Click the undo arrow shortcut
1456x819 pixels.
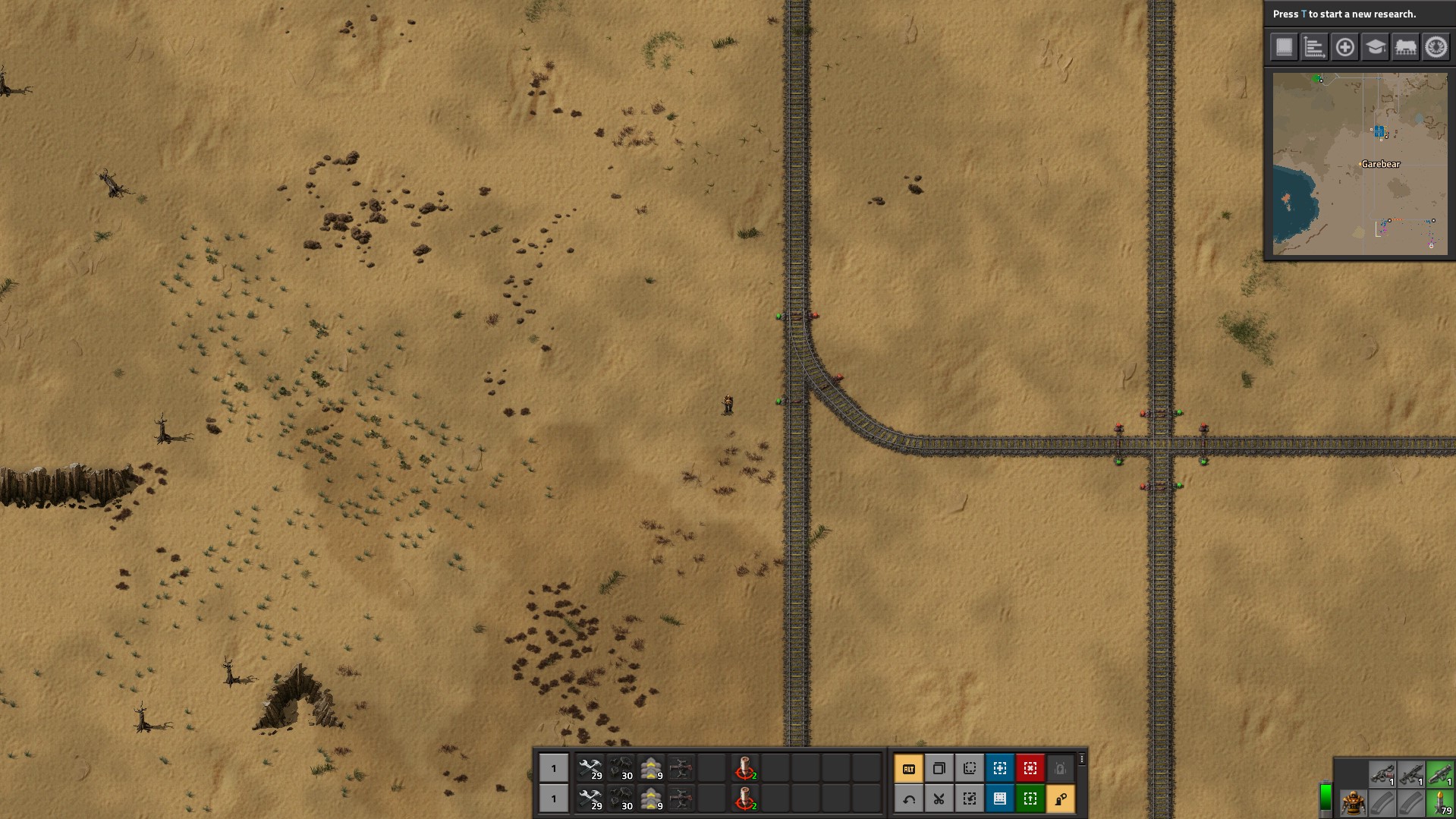[x=908, y=799]
